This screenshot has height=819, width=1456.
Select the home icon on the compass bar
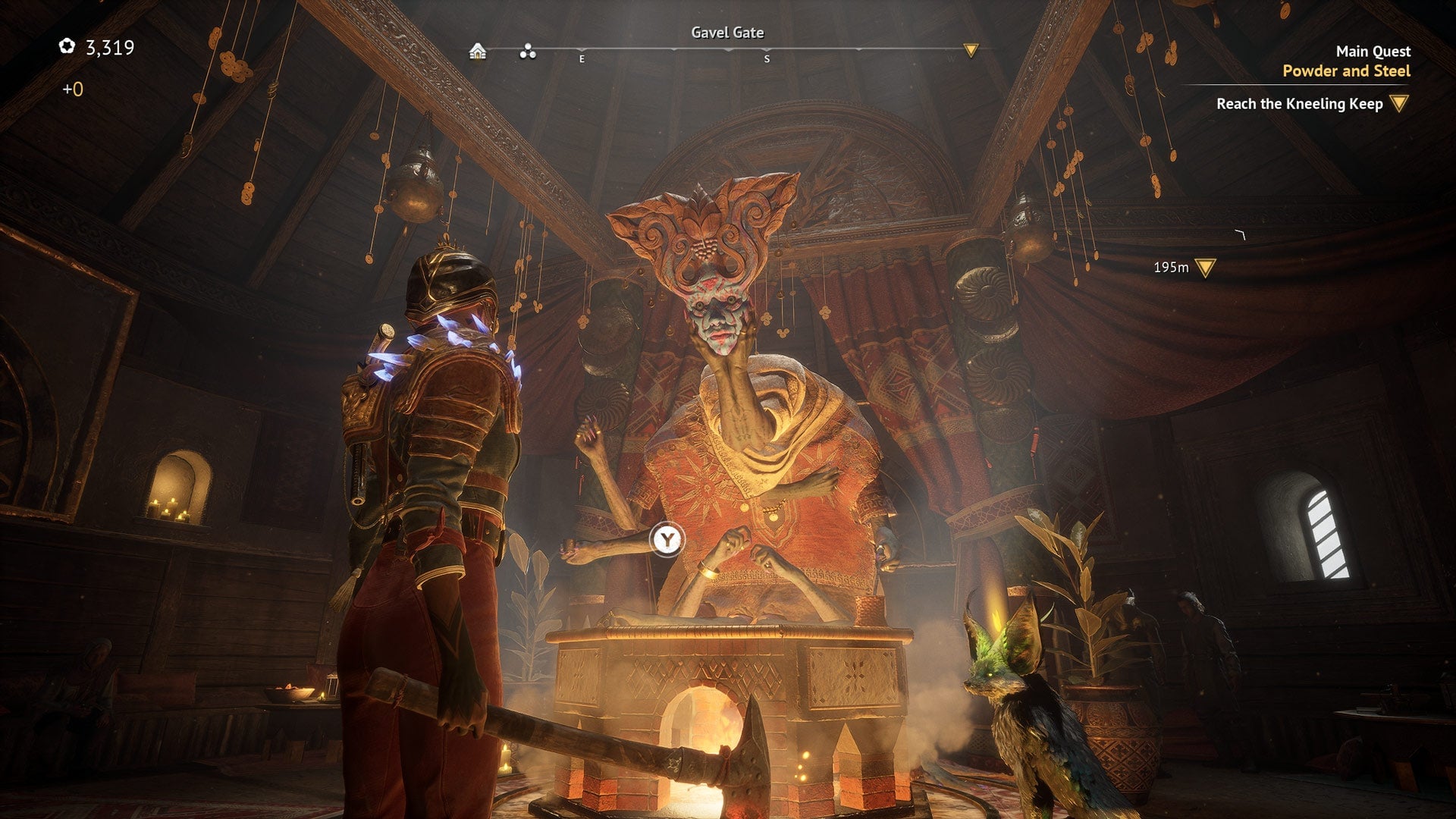point(478,52)
